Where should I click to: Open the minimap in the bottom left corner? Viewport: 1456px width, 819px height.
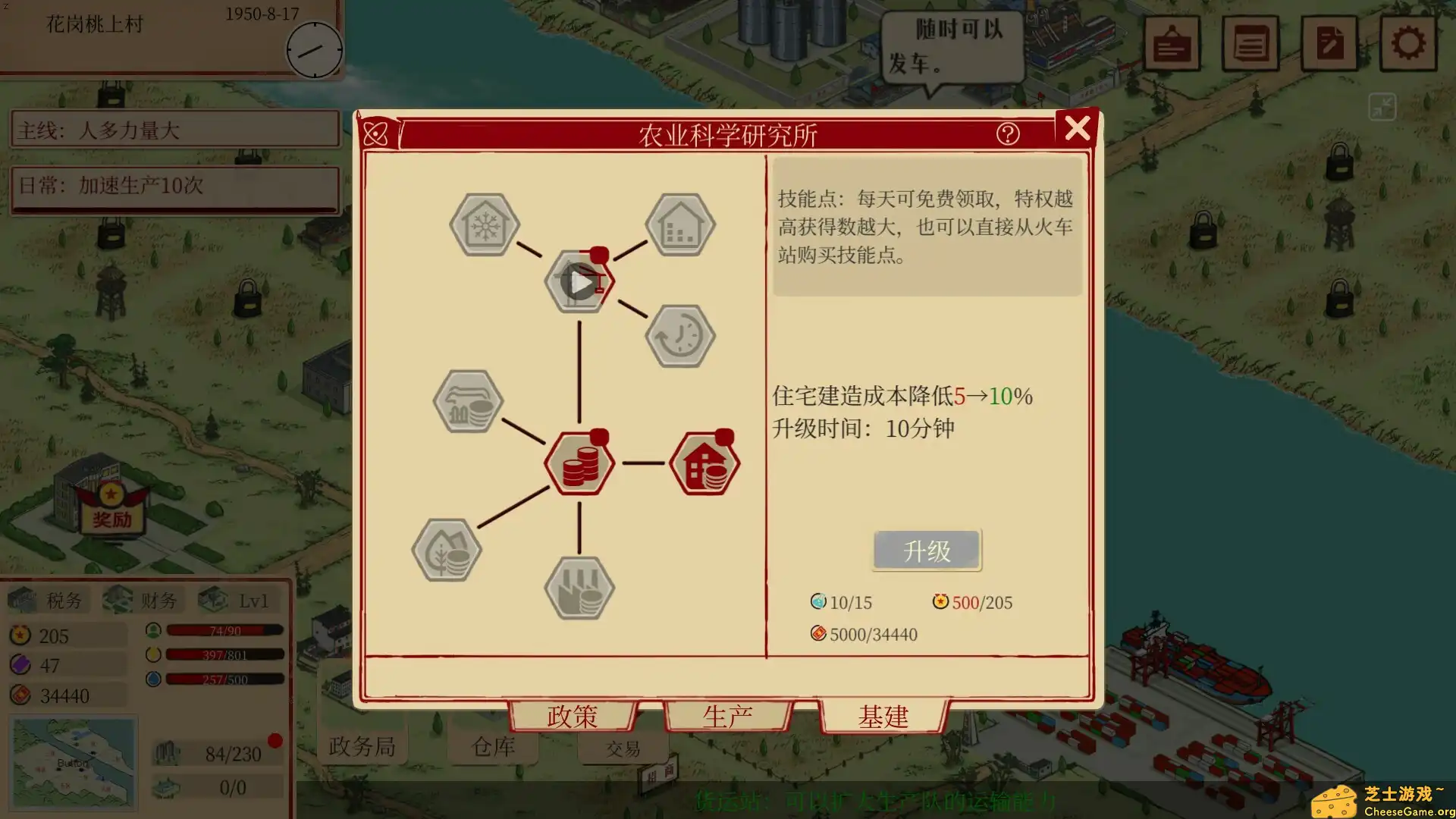click(72, 762)
